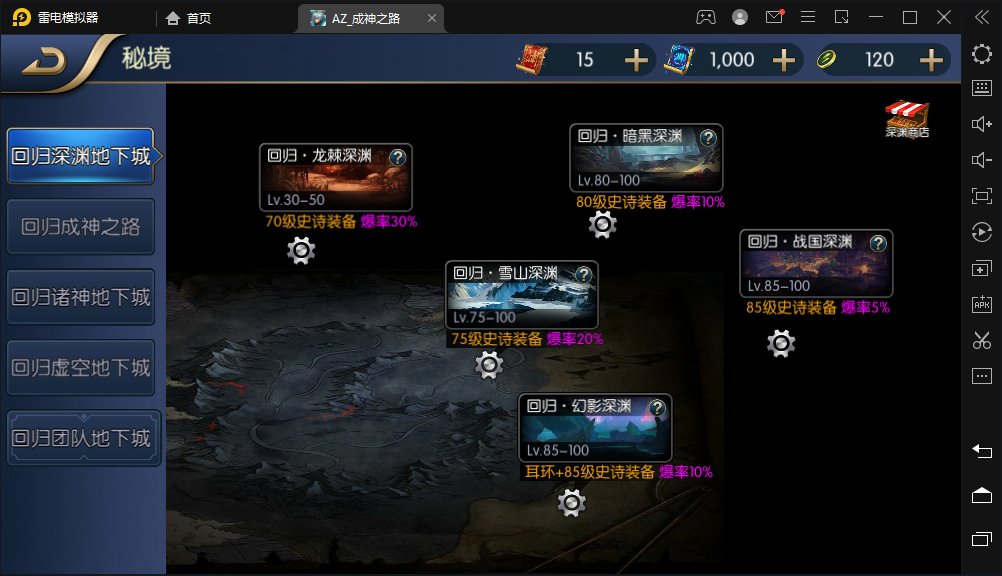This screenshot has width=1002, height=576.
Task: Open the 回归诸神地下城 tab
Action: click(x=81, y=297)
